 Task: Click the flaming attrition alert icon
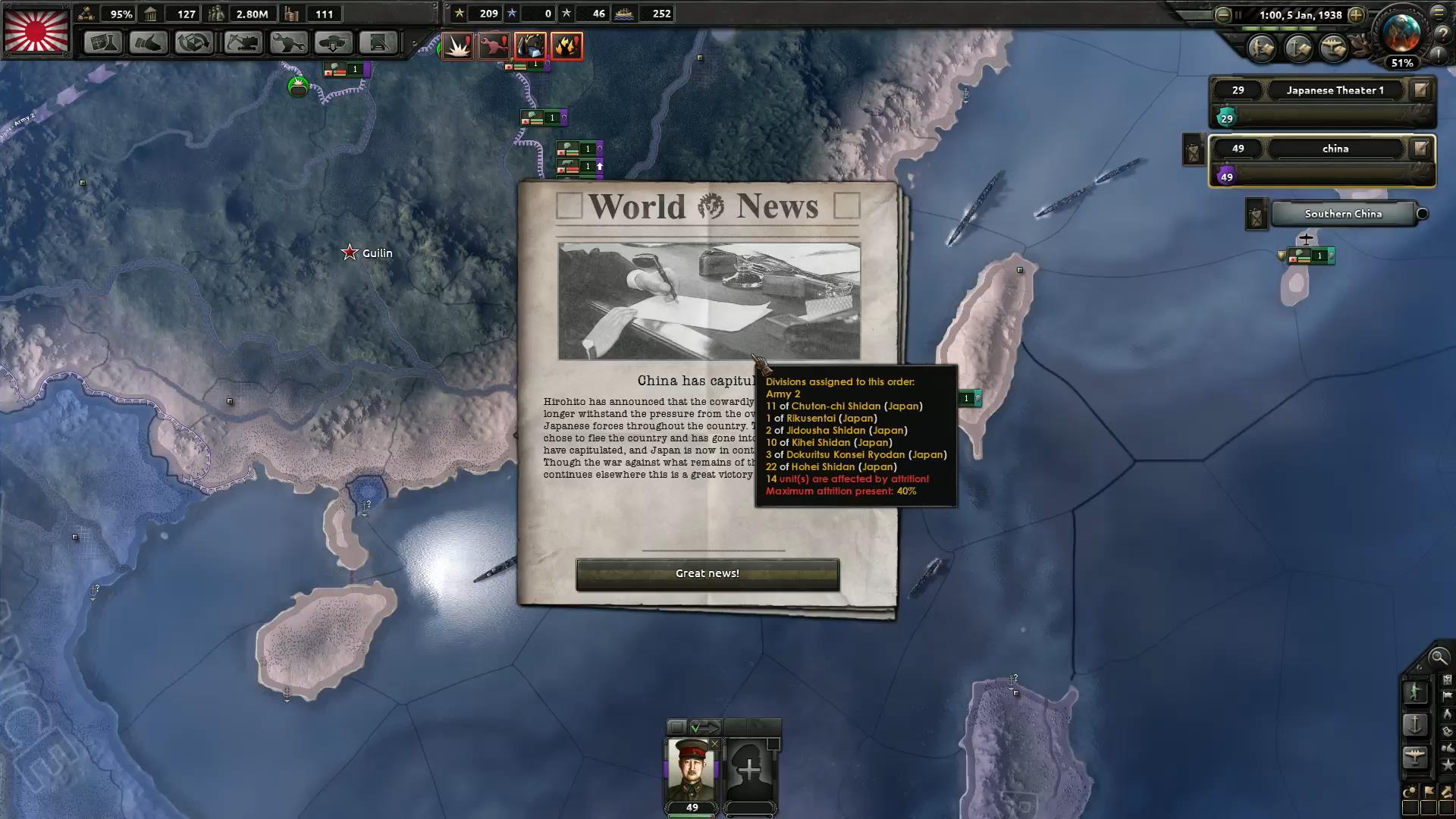566,46
